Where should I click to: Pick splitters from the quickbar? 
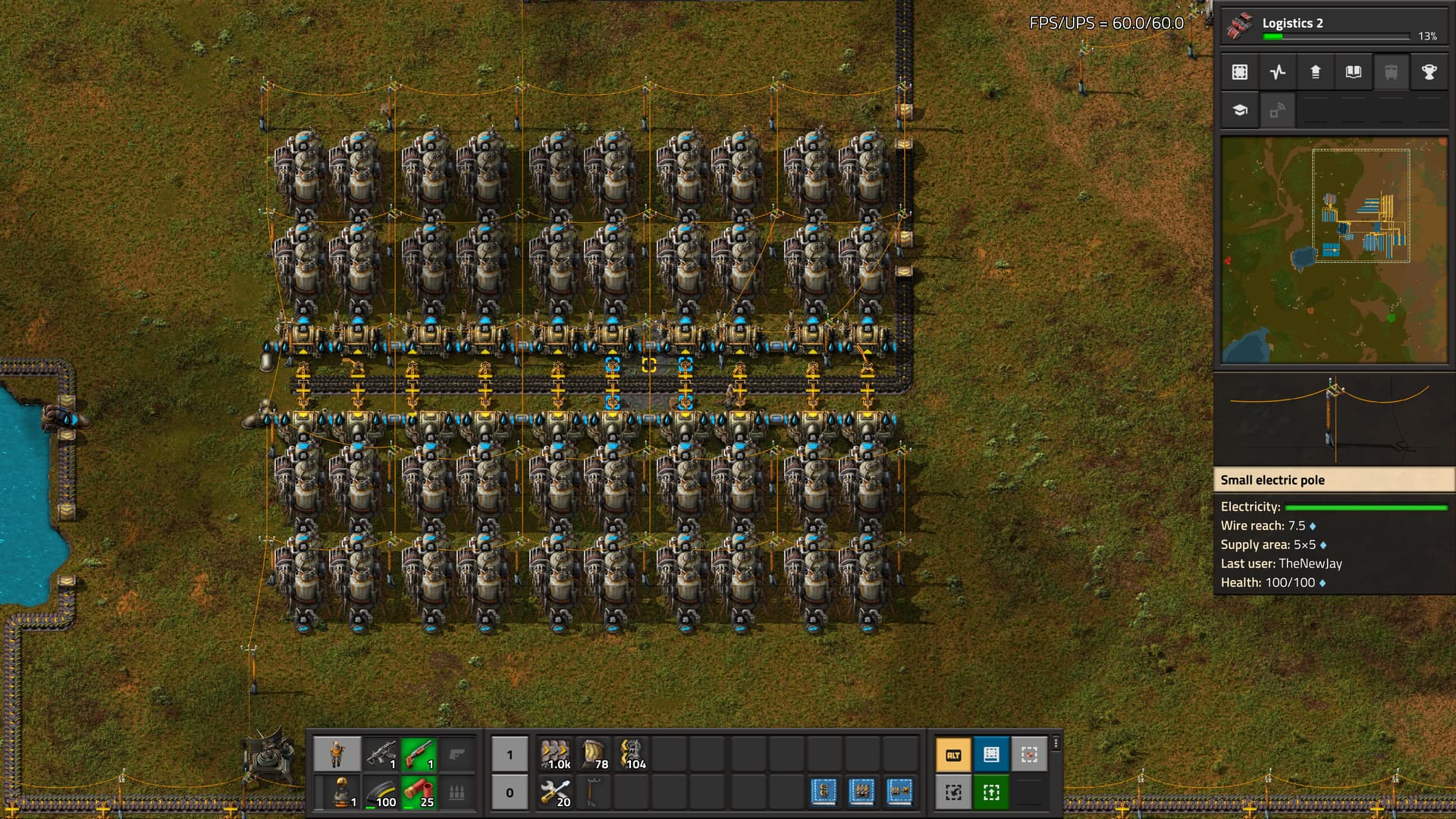tap(632, 755)
